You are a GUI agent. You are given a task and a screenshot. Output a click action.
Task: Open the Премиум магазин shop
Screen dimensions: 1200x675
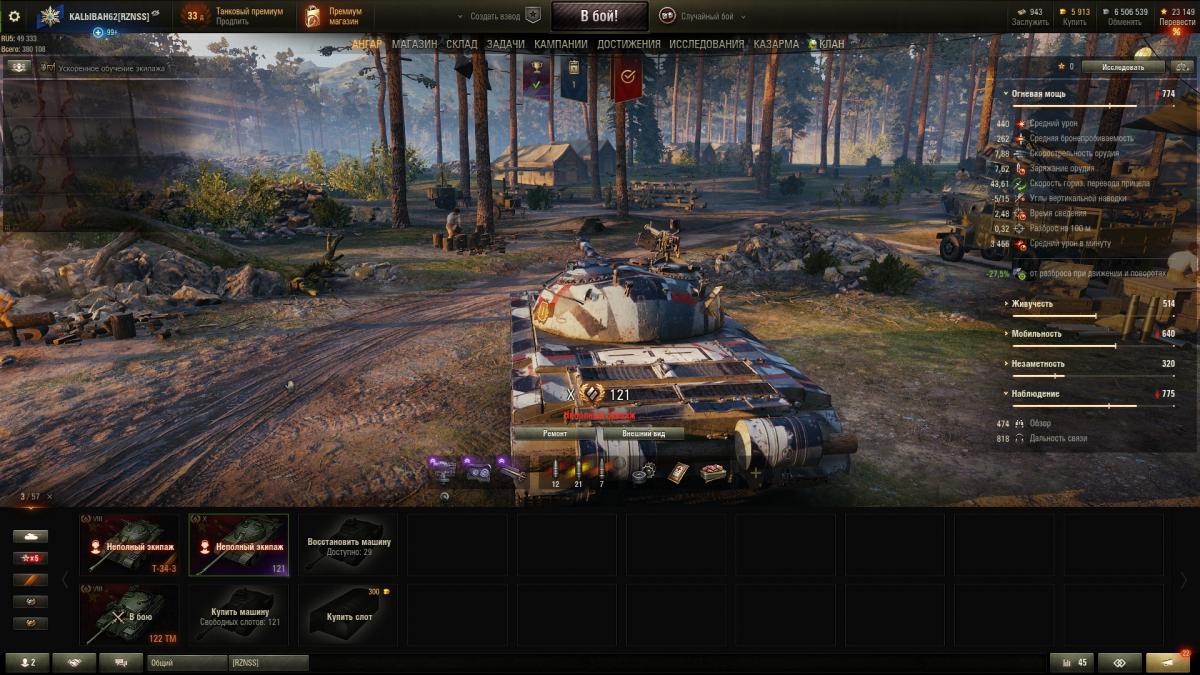[x=334, y=16]
